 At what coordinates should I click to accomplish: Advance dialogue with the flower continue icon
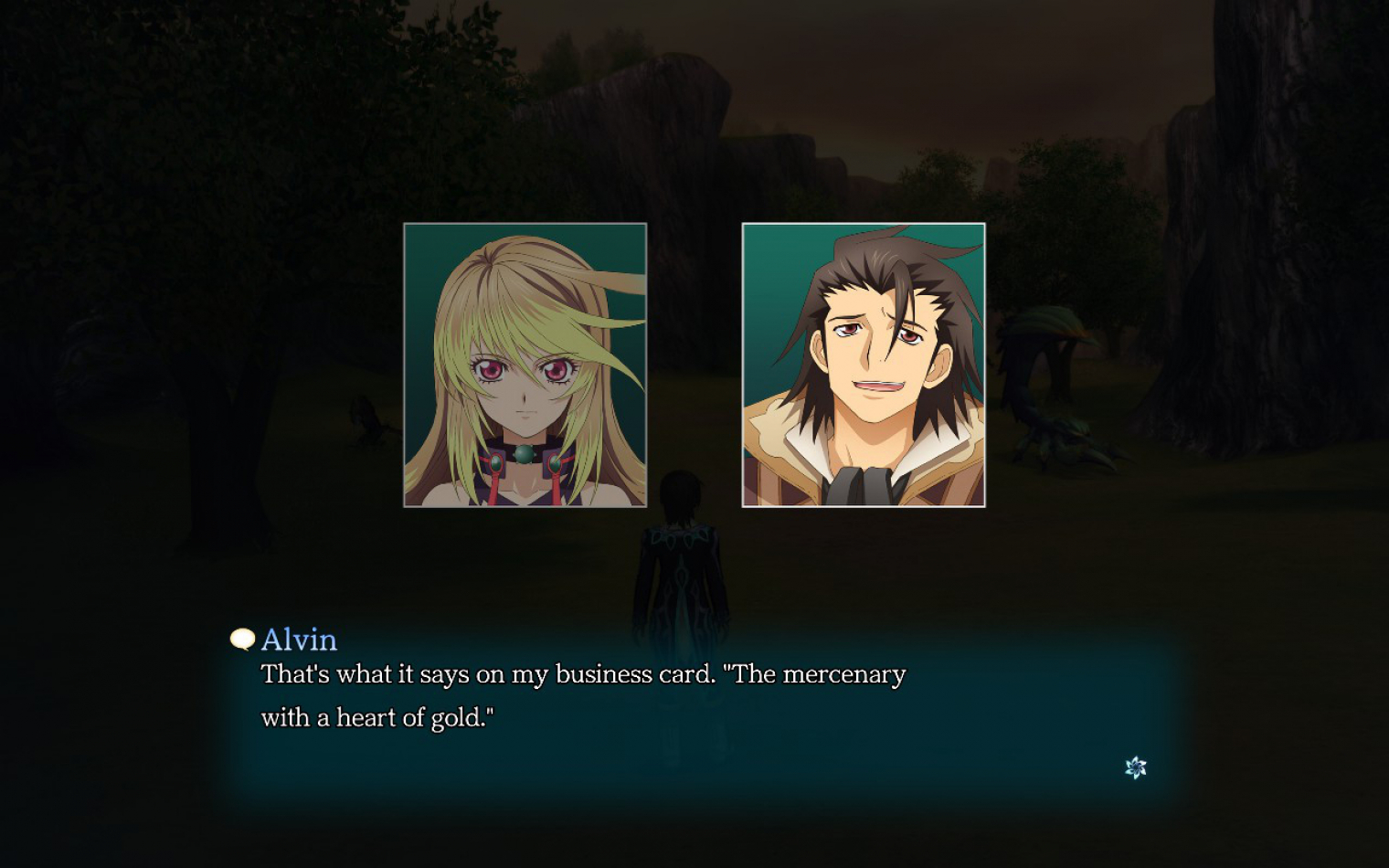click(x=1135, y=767)
